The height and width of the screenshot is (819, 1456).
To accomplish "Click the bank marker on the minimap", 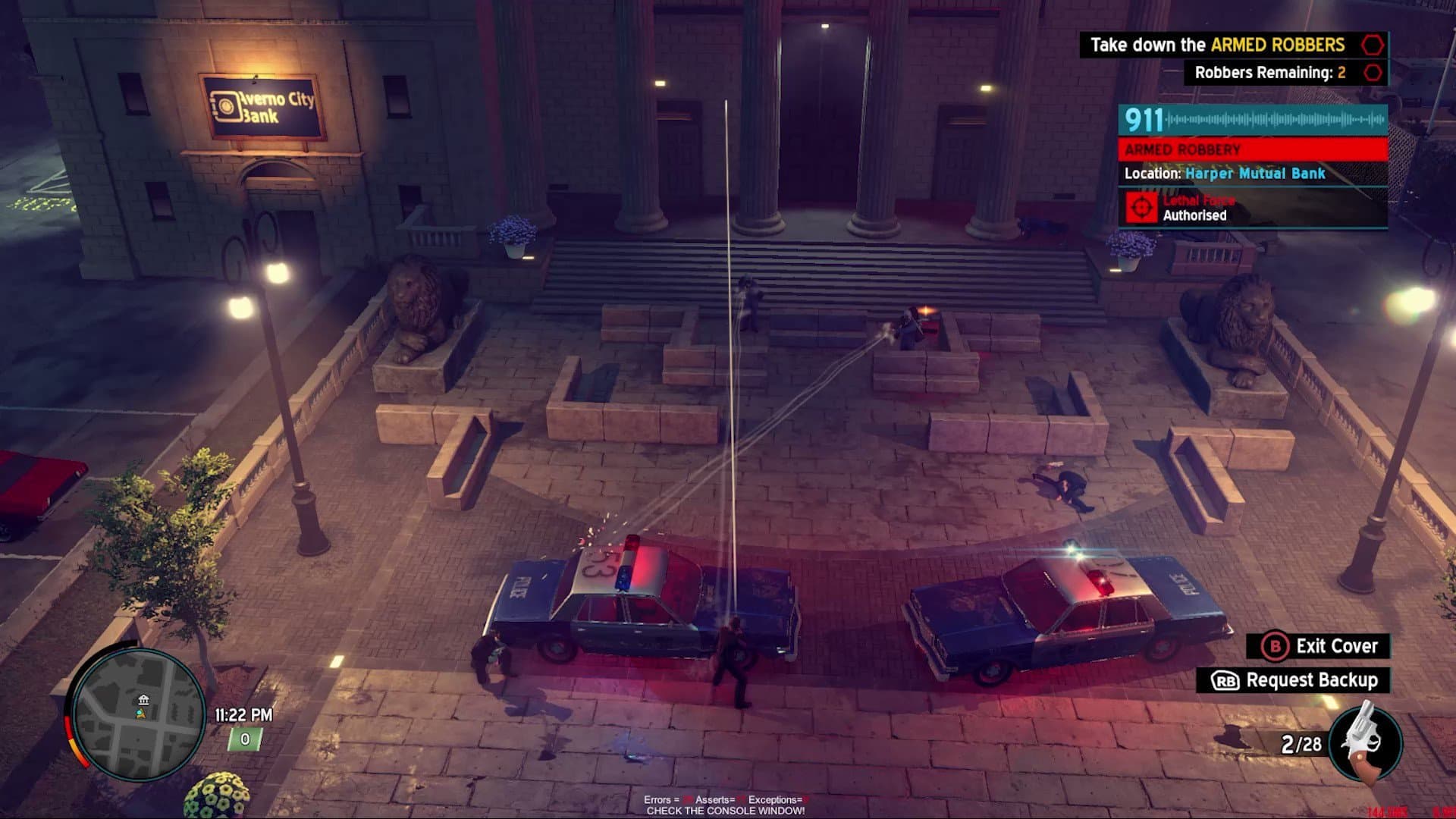I will [x=143, y=699].
